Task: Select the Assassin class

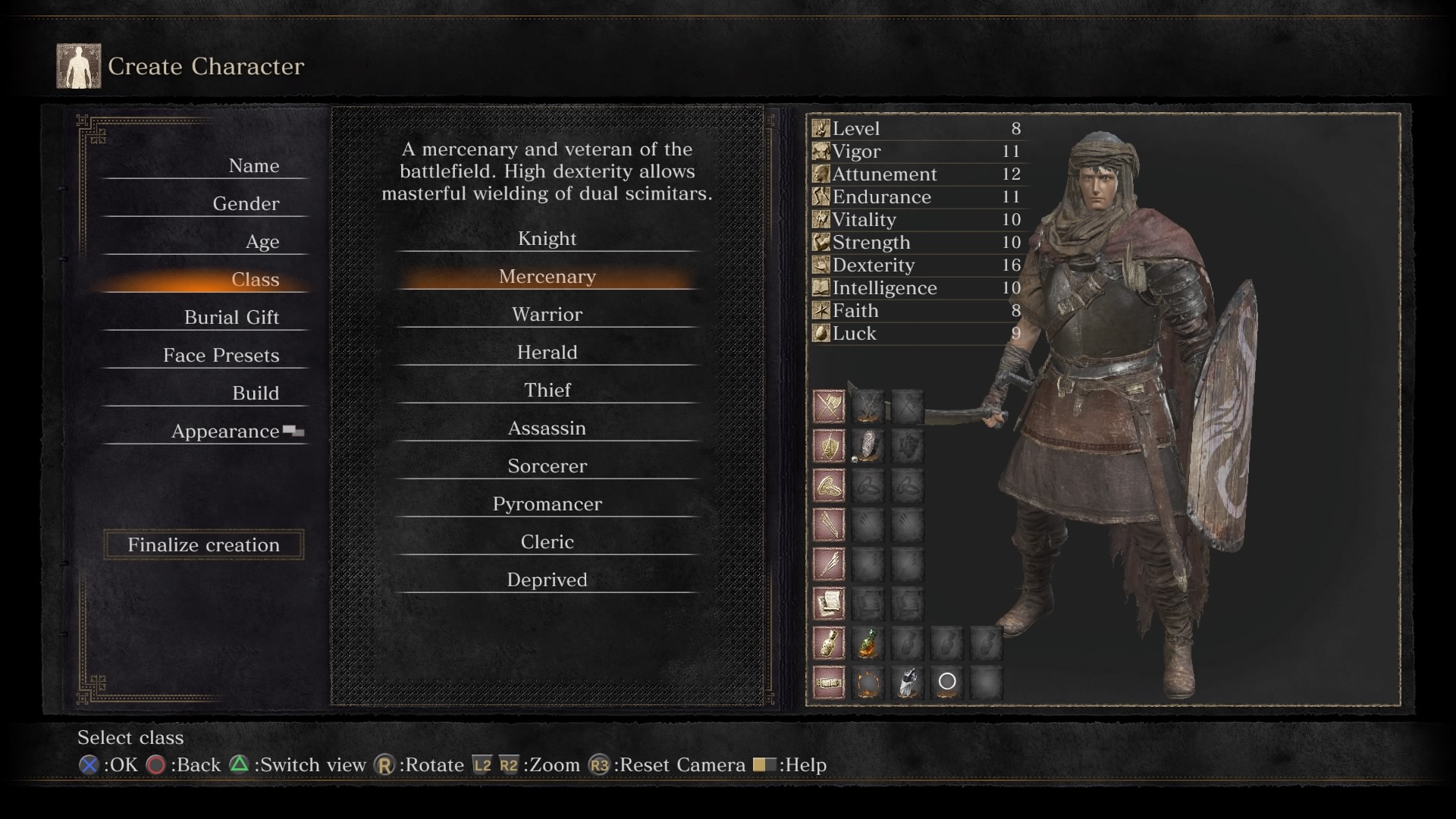Action: click(547, 428)
